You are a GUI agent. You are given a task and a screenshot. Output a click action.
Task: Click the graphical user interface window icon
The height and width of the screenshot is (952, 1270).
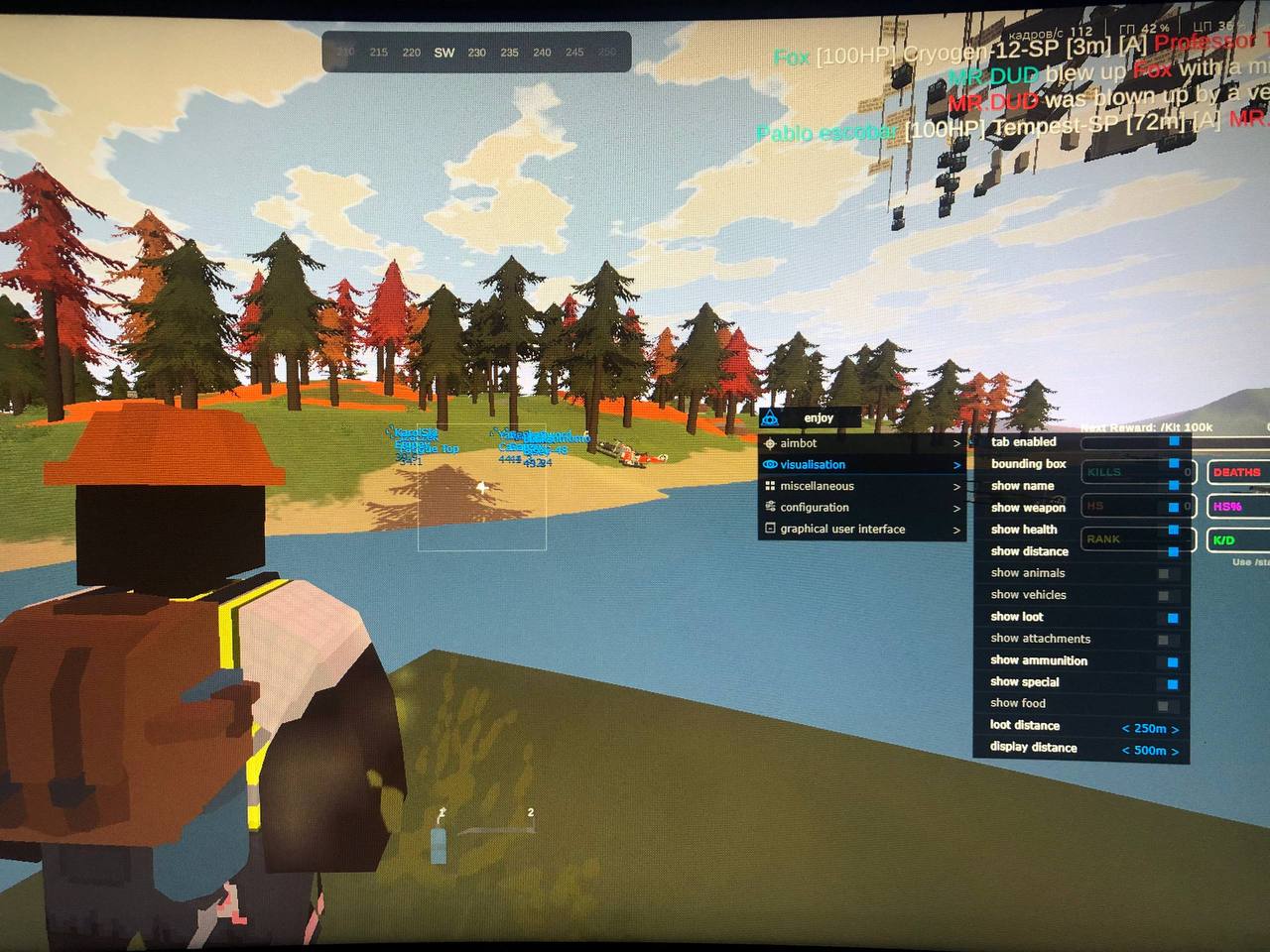770,529
